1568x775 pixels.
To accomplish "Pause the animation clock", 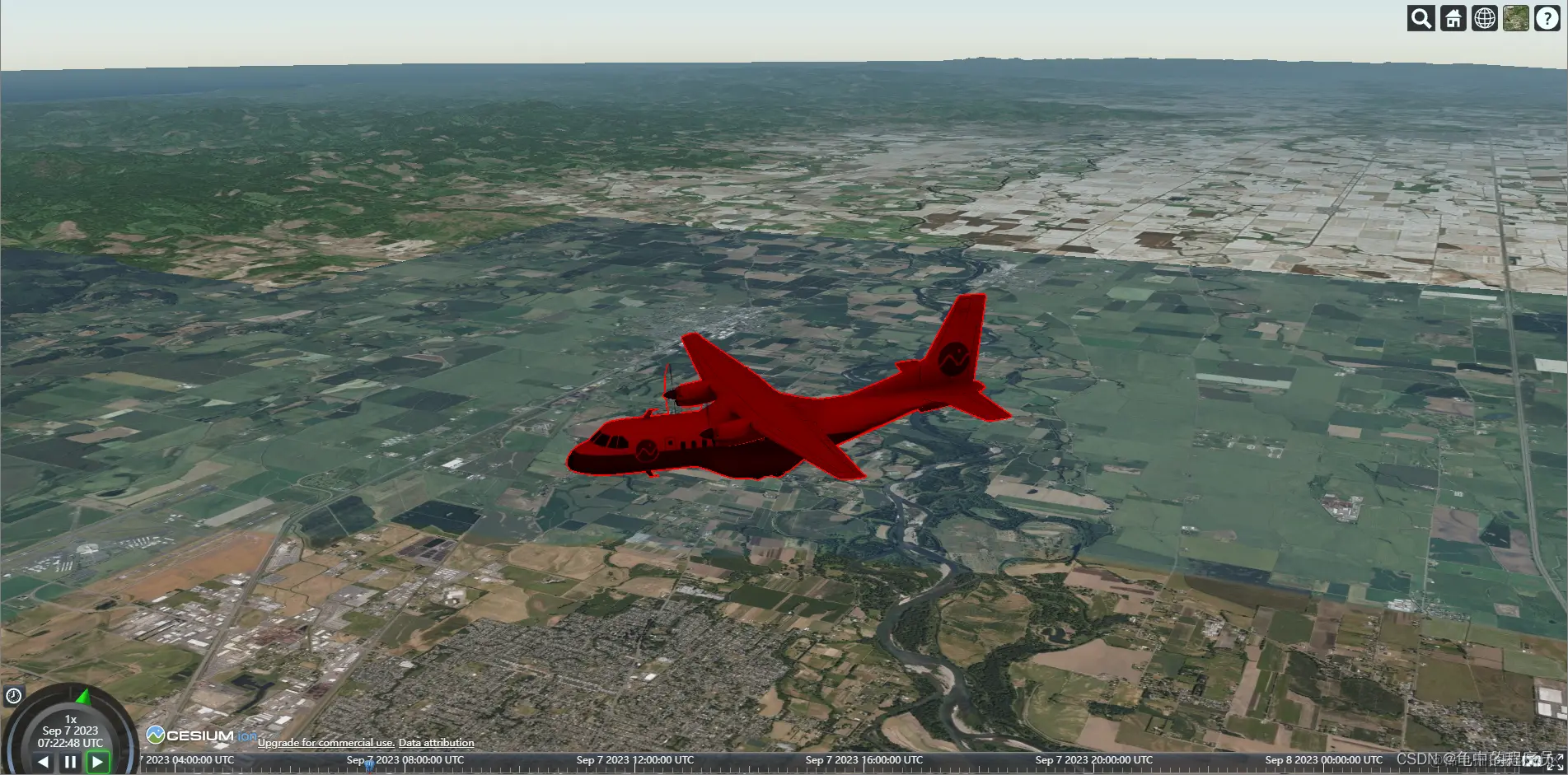I will click(x=70, y=762).
